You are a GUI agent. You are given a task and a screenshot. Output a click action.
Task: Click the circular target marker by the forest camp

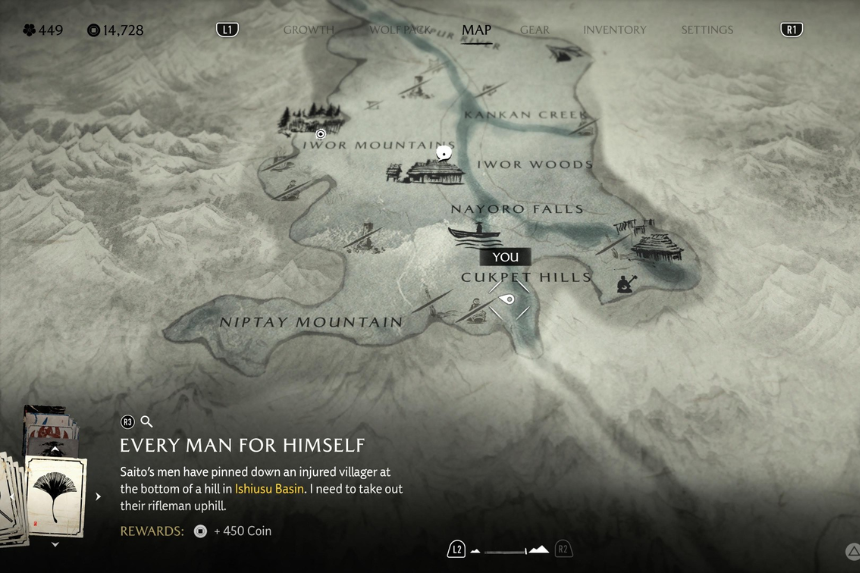click(321, 134)
